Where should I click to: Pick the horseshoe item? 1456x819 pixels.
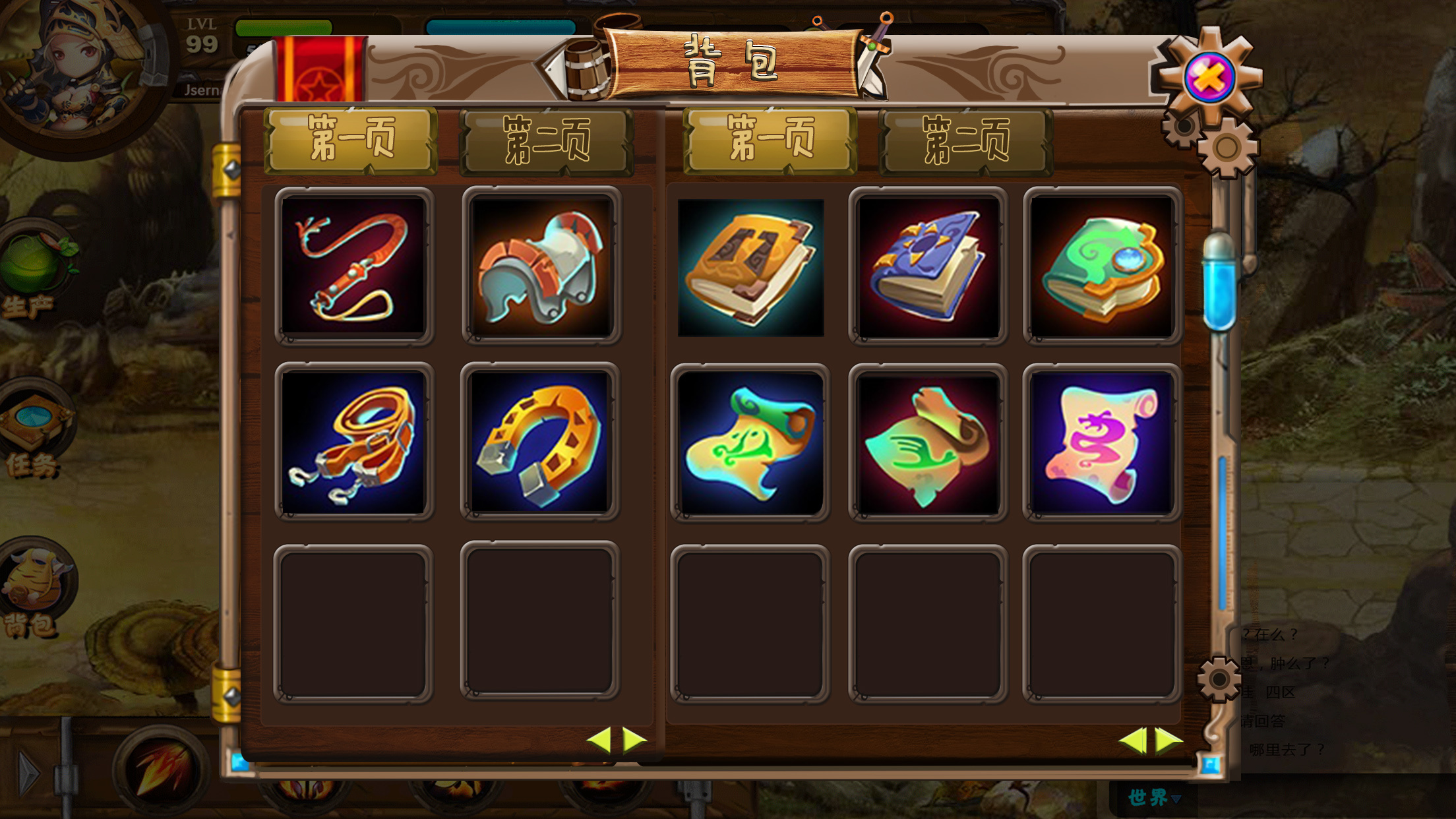(x=542, y=442)
